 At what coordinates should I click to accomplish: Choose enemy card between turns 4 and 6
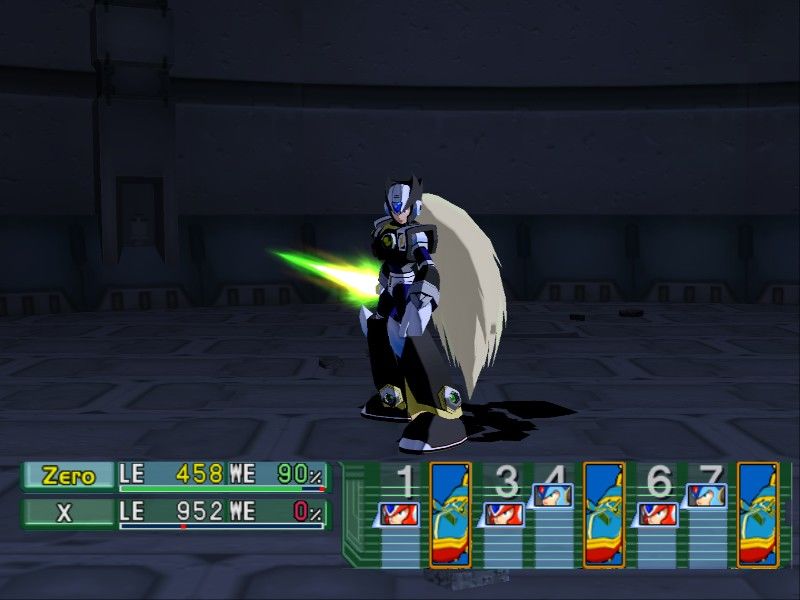point(604,514)
